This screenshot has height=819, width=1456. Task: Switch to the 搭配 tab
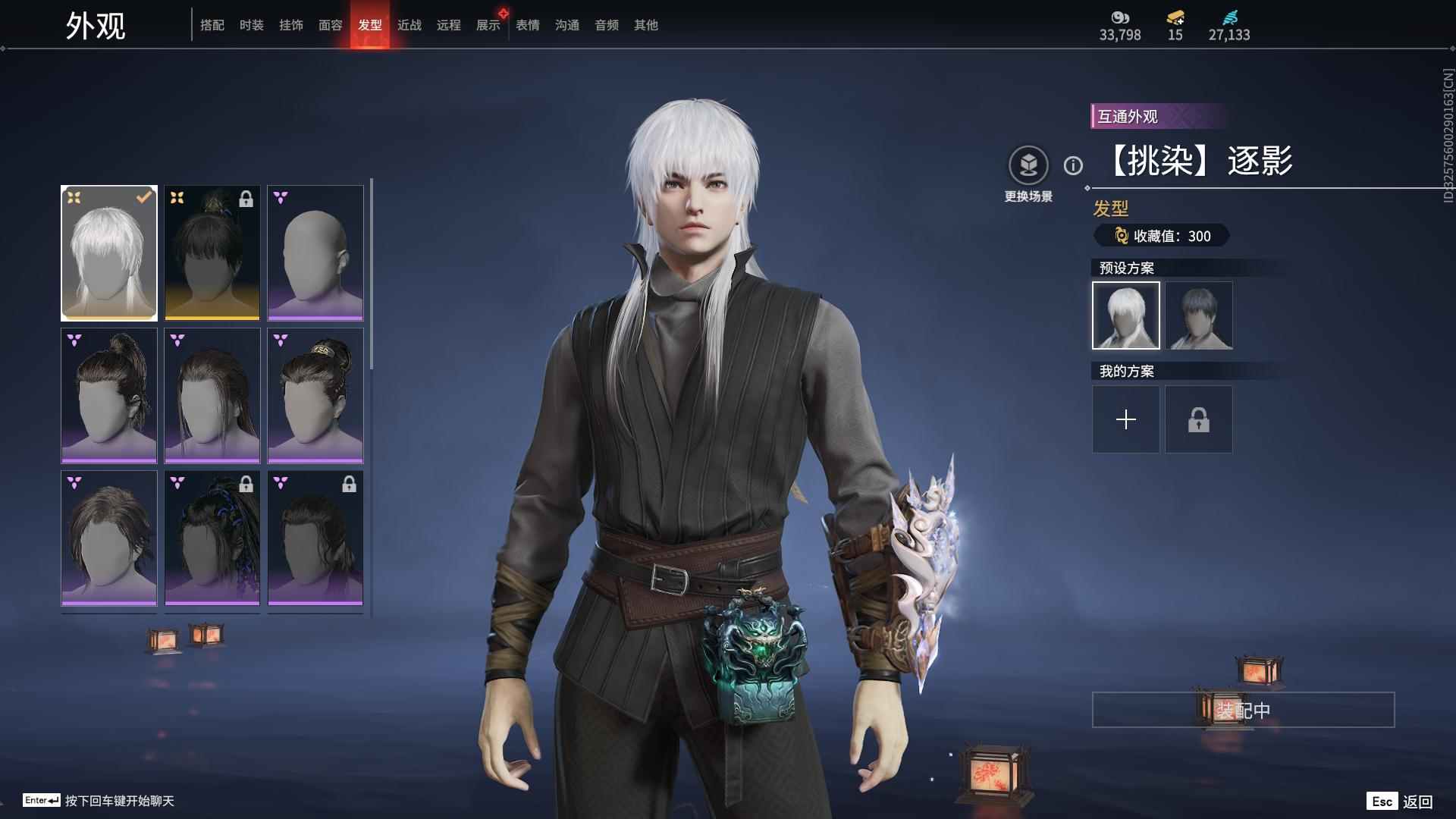click(x=212, y=25)
